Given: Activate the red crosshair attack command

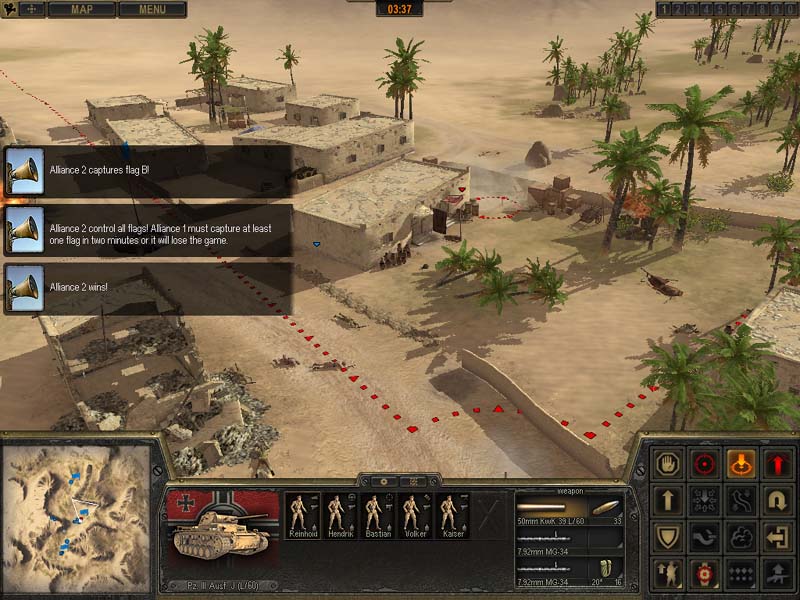Looking at the screenshot, I should pyautogui.click(x=704, y=463).
